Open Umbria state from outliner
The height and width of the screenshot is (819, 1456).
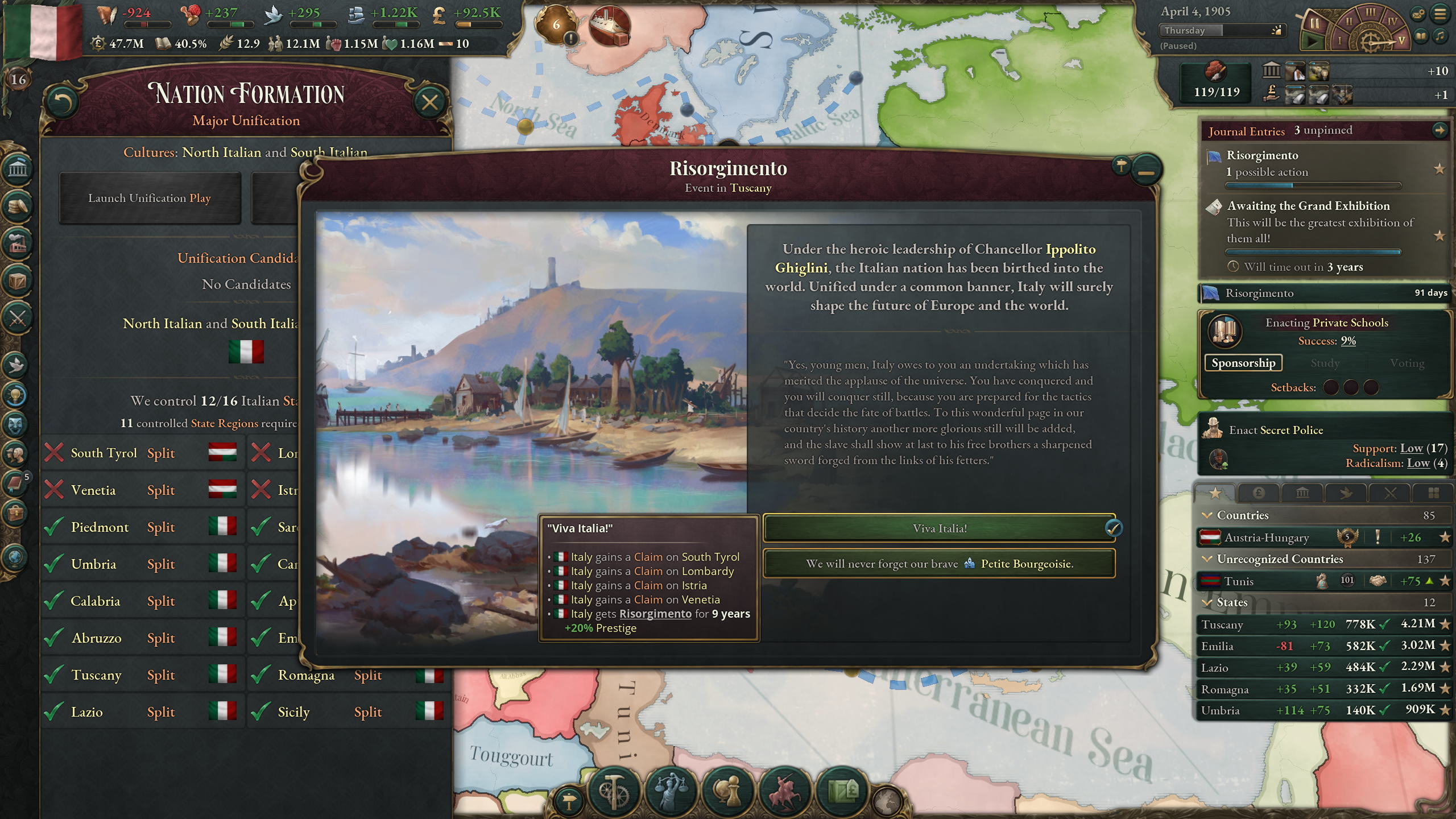click(x=1220, y=710)
